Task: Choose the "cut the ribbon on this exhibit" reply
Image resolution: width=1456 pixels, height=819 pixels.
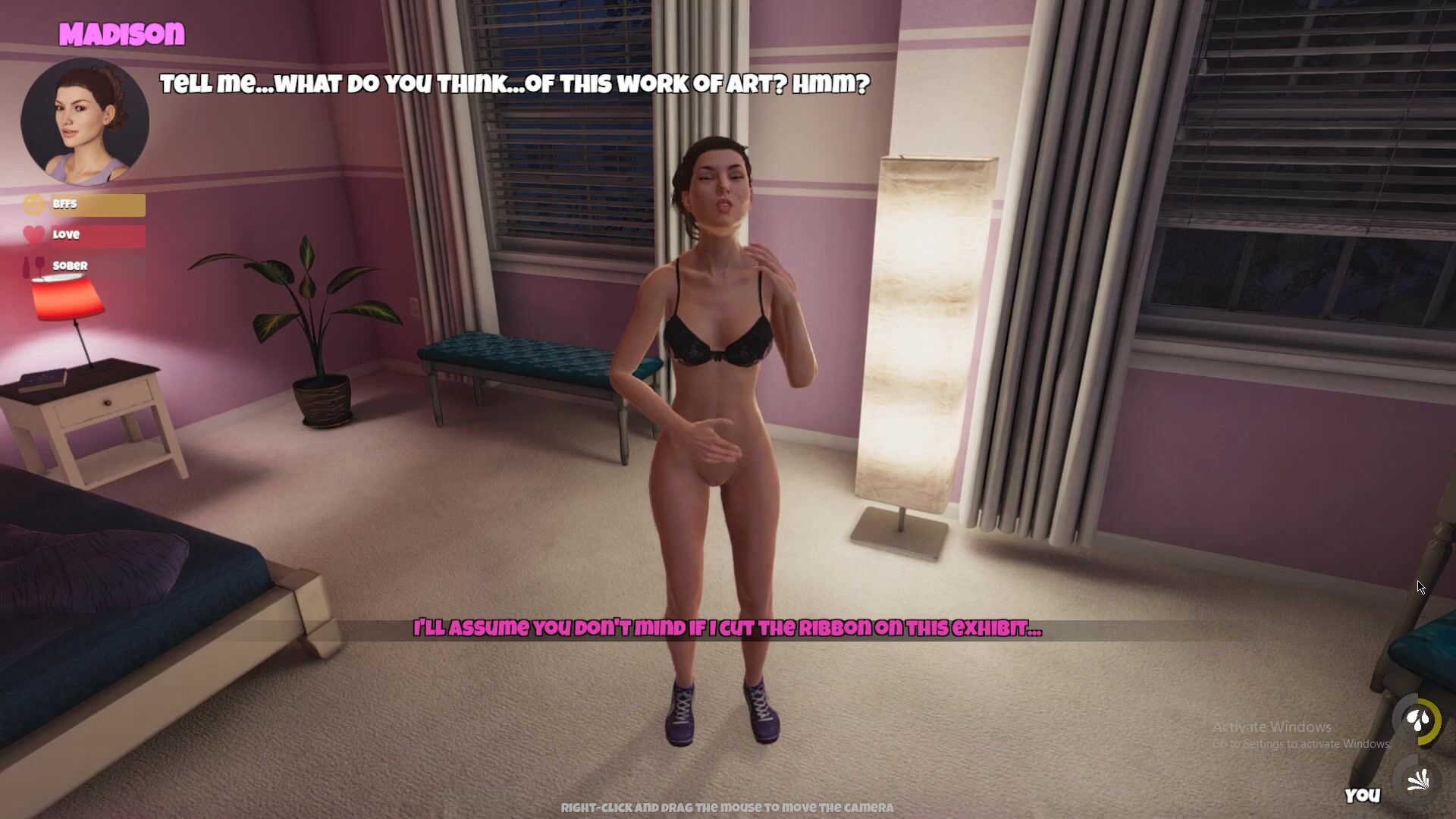Action: coord(727,629)
